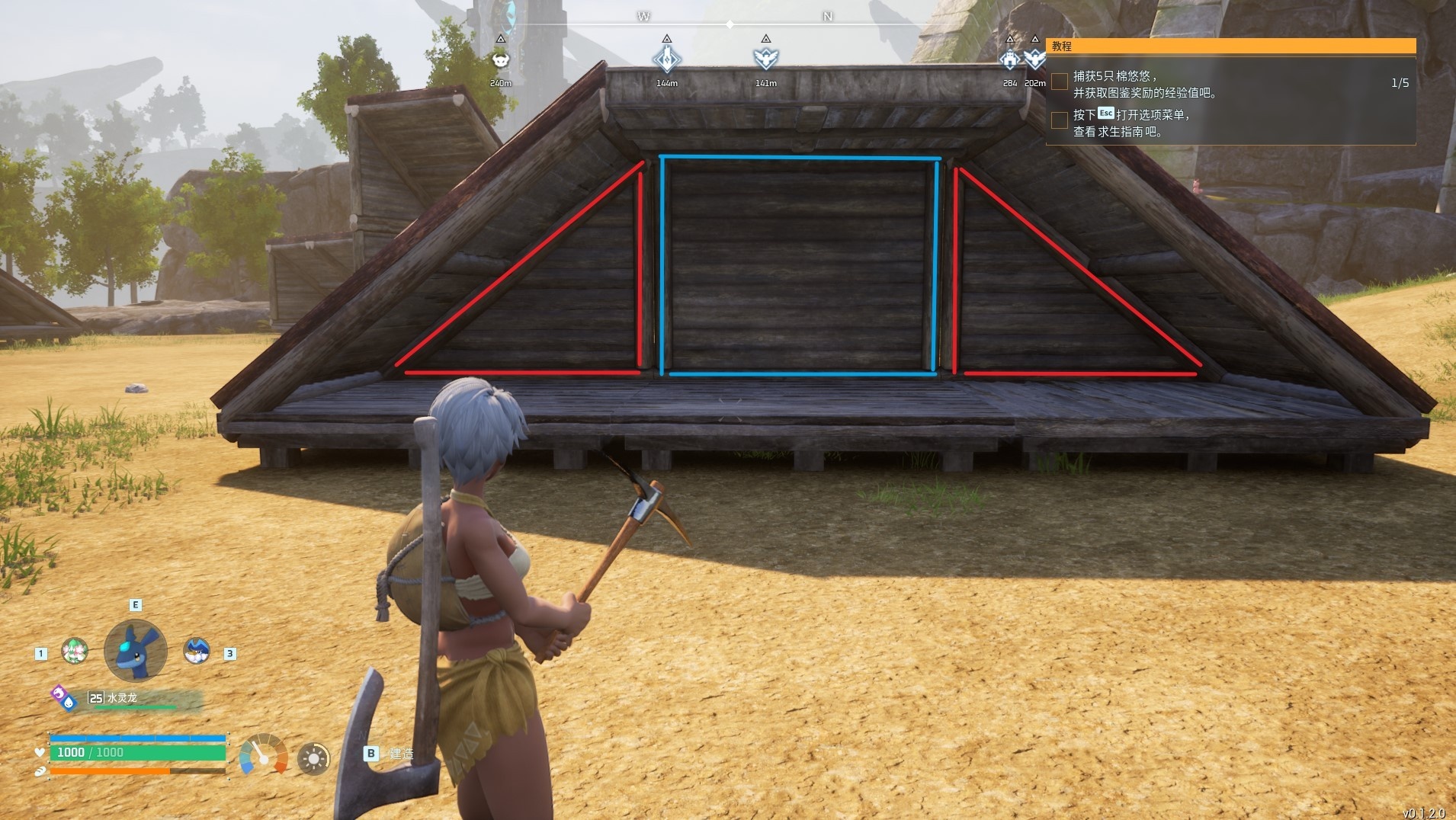
Task: Click the castle marker on the compass
Action: (x=1009, y=59)
